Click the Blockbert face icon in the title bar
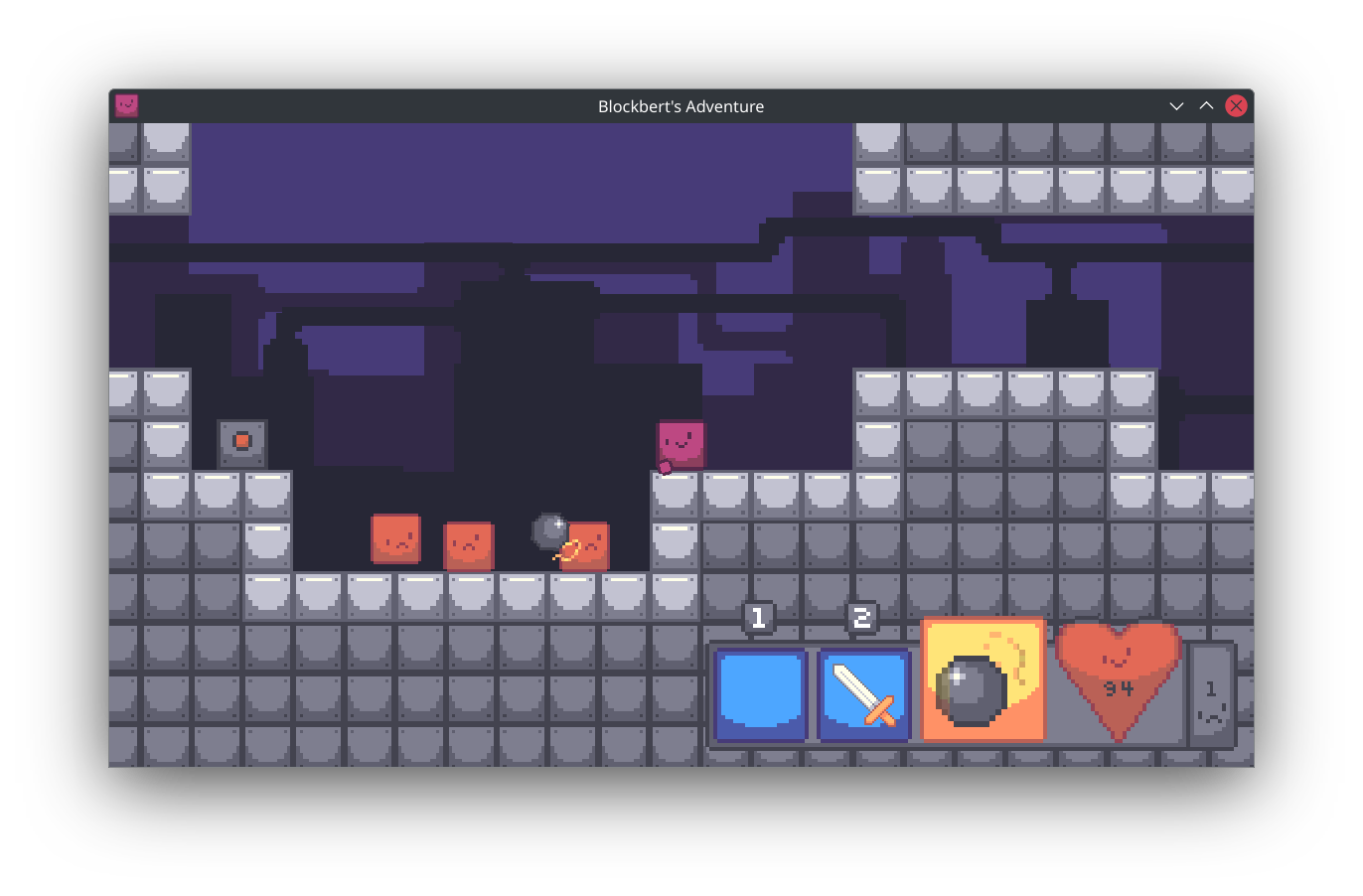The height and width of the screenshot is (896, 1363). point(126,105)
